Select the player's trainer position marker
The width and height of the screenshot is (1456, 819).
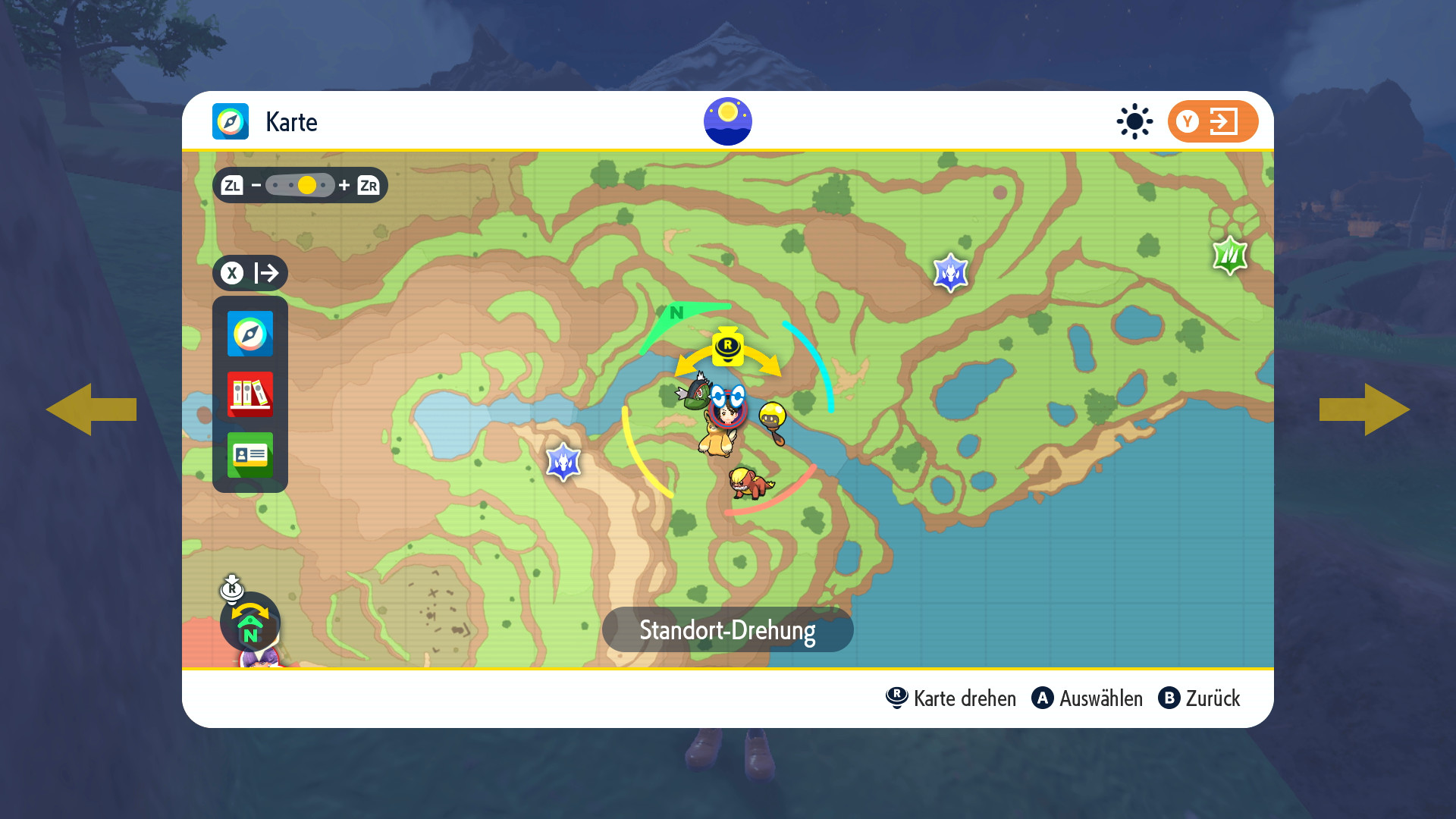pos(727,412)
